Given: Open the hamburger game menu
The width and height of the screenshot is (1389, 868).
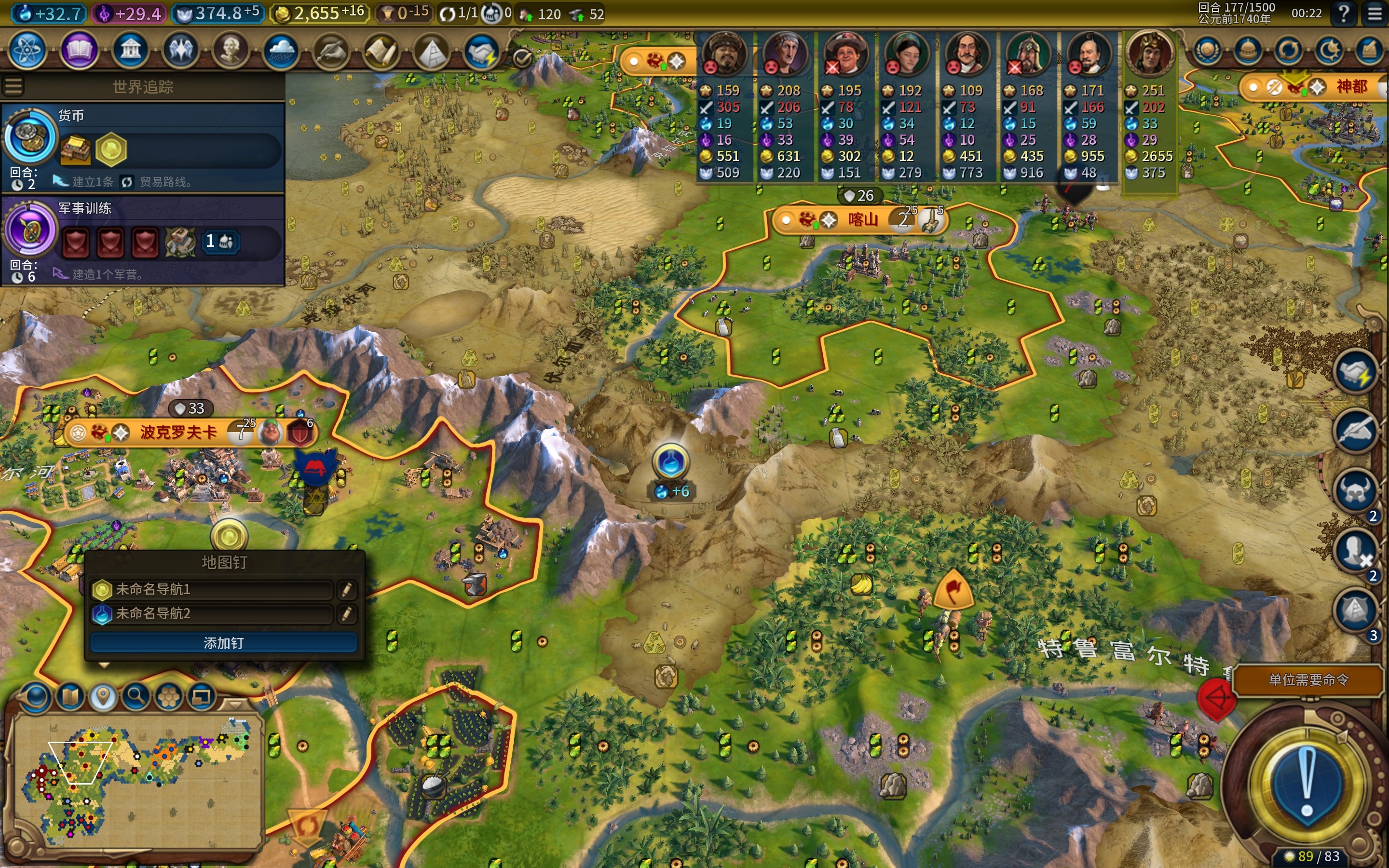Looking at the screenshot, I should (x=1375, y=13).
